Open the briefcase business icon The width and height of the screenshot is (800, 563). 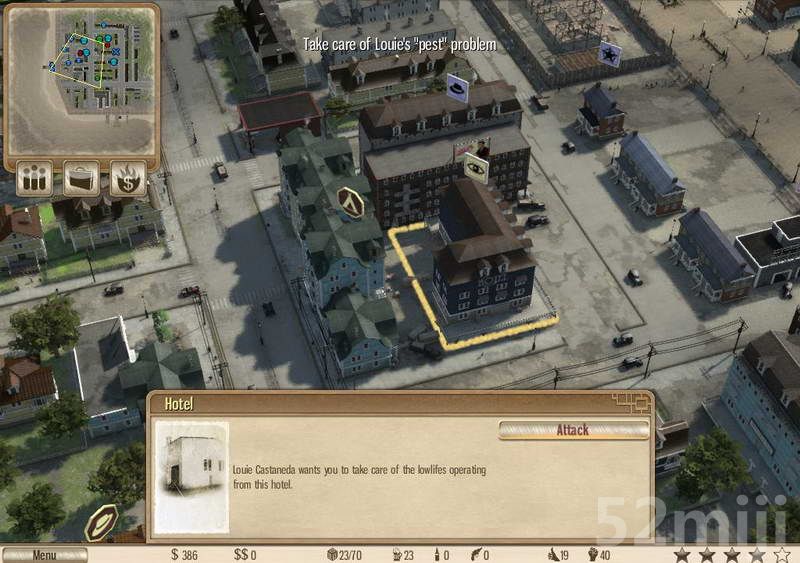81,179
